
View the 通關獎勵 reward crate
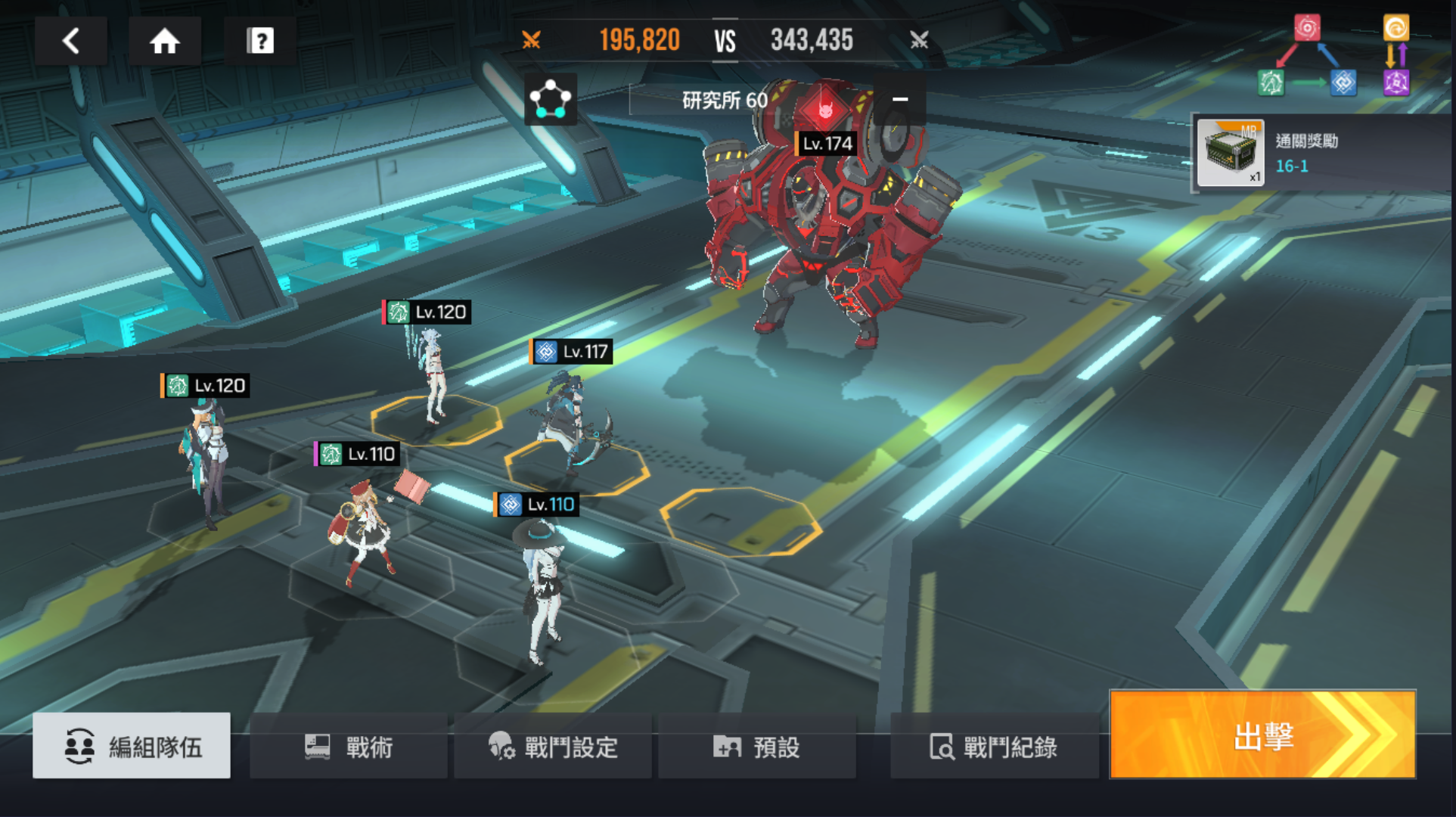[x=1230, y=154]
